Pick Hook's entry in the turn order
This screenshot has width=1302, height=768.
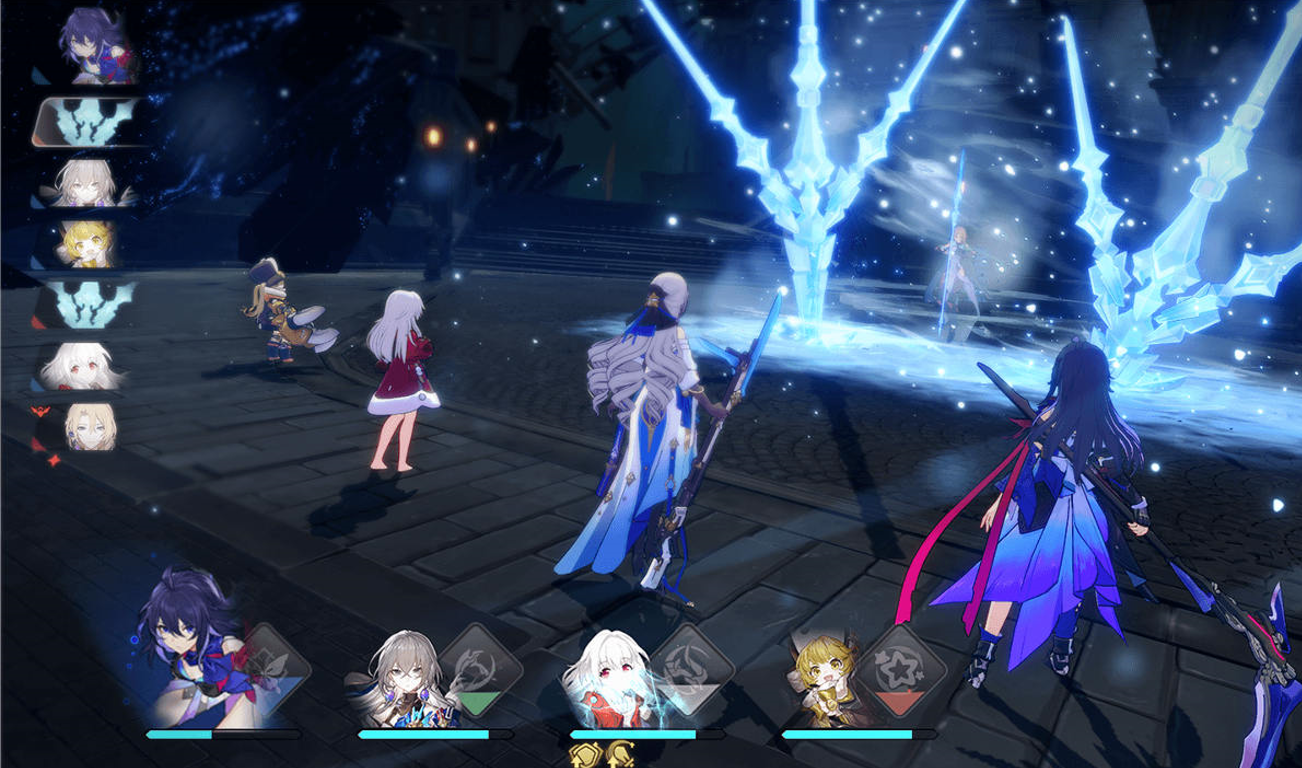pos(88,243)
